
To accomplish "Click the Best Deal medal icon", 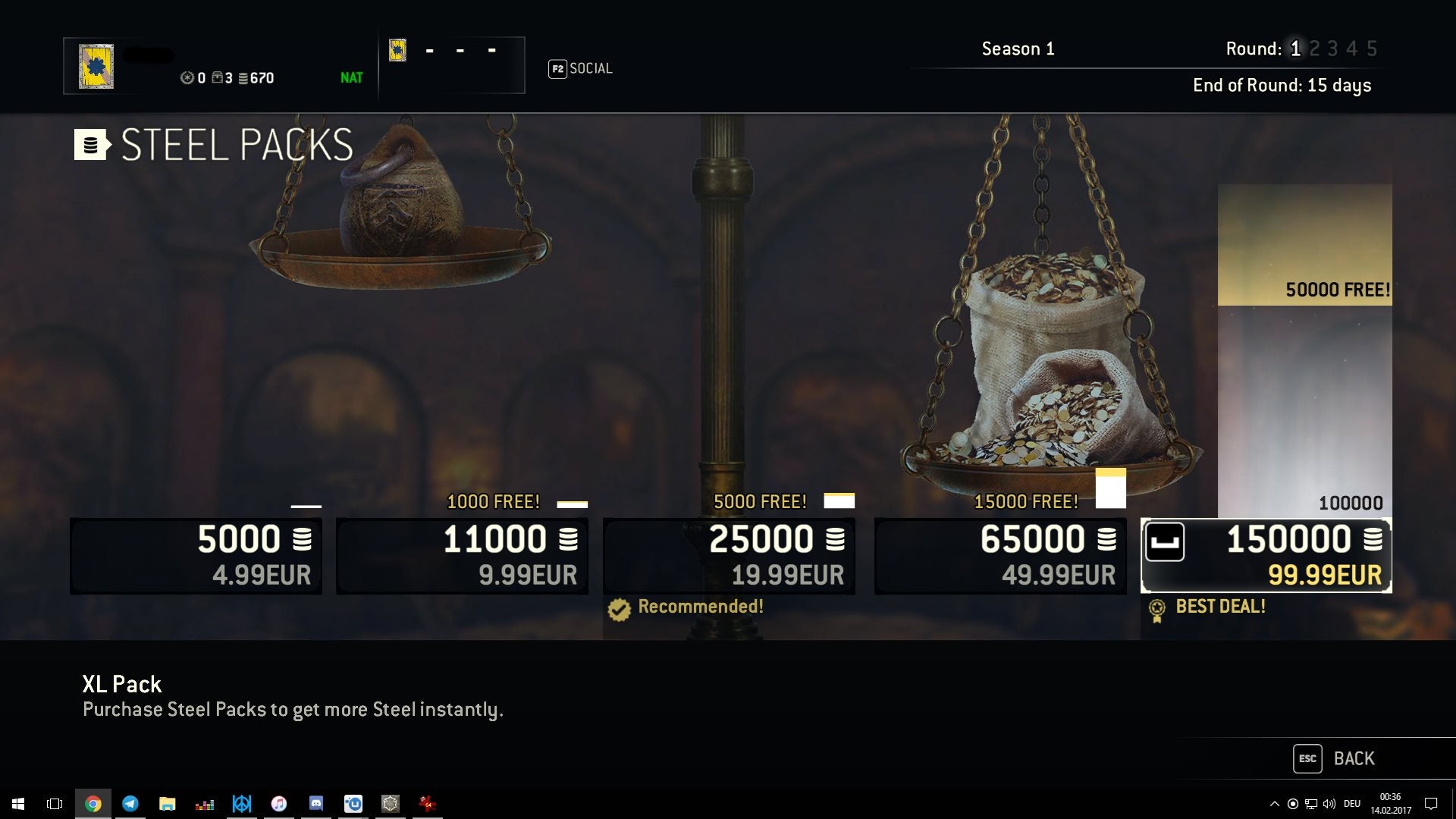I will [1156, 607].
